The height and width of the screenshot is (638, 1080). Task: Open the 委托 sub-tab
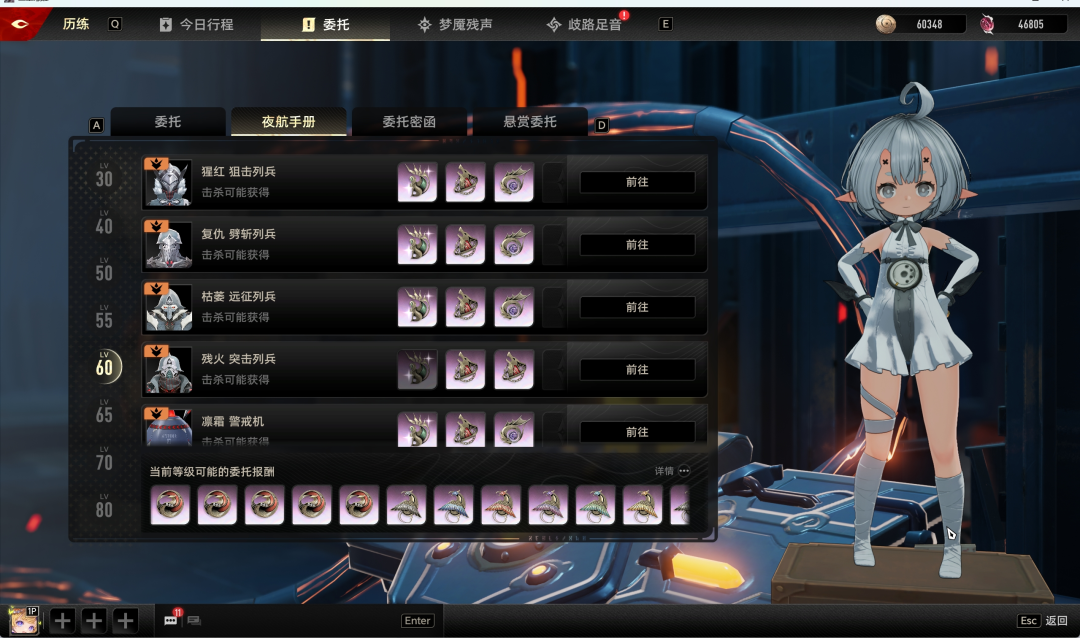[x=167, y=122]
